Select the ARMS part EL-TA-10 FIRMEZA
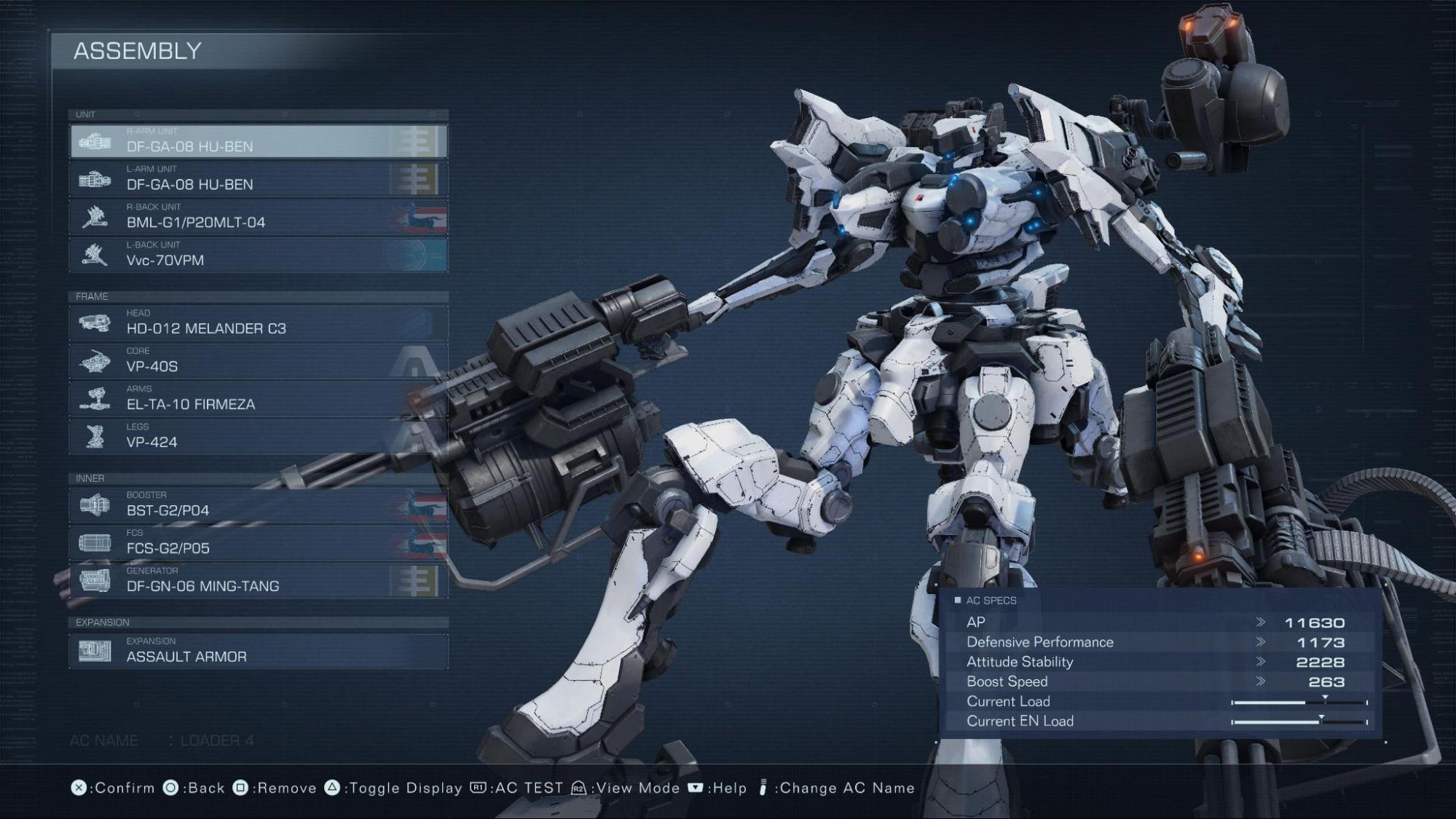This screenshot has width=1456, height=819. [259, 399]
